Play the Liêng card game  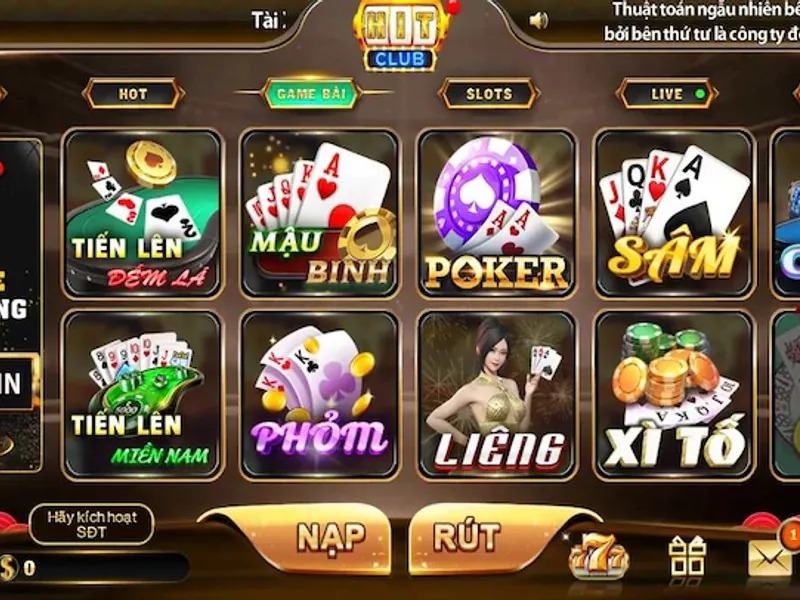tap(497, 394)
